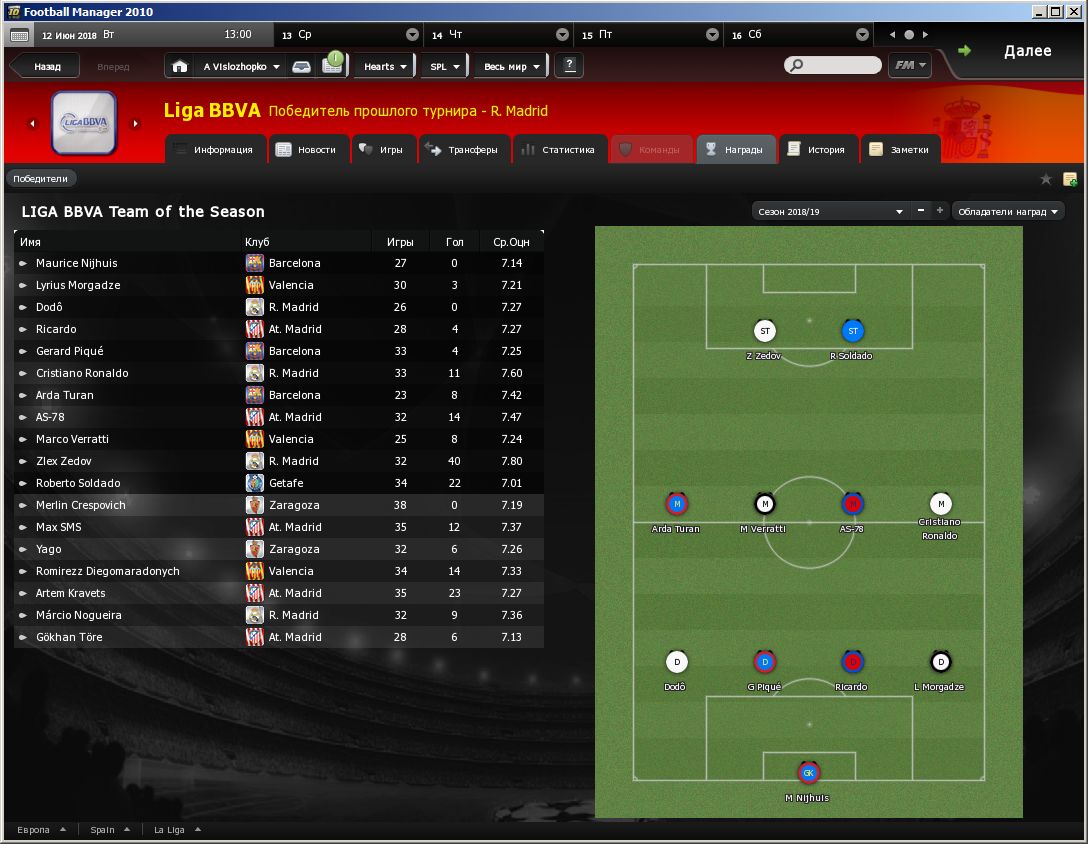
Task: Select Cristiano Ronaldo in the player list
Action: click(82, 373)
